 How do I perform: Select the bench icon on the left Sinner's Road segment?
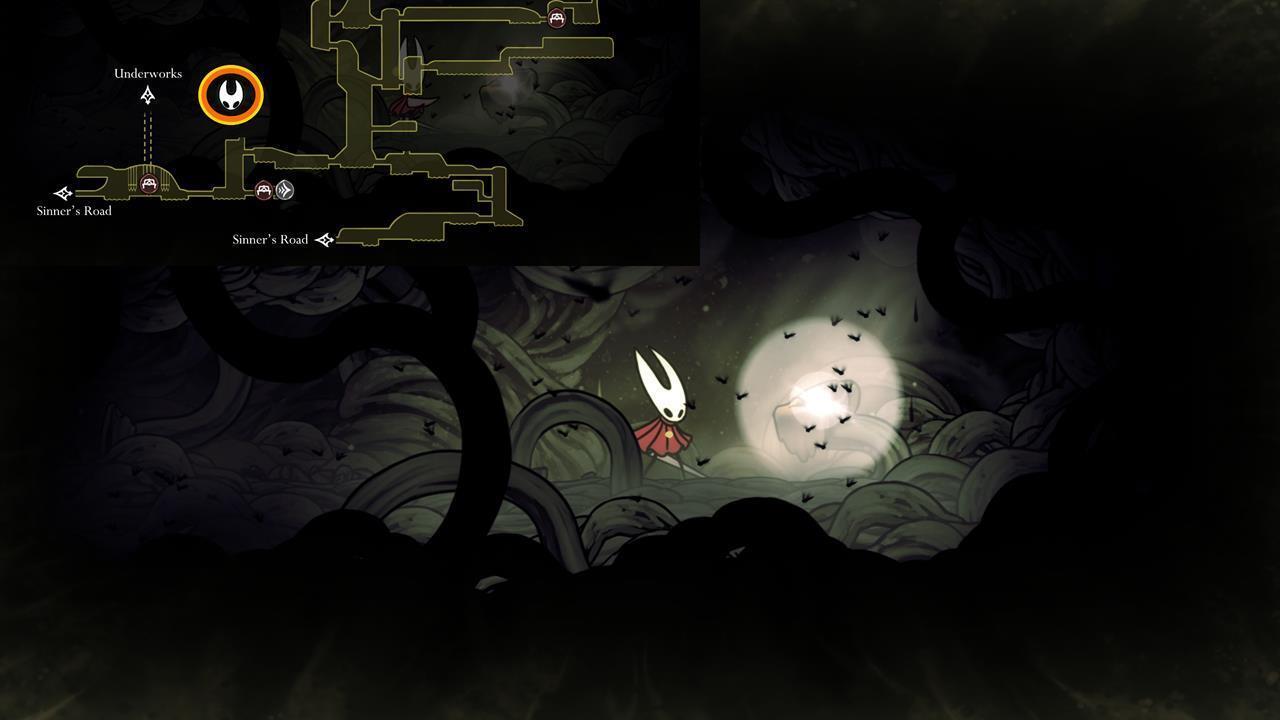pyautogui.click(x=148, y=184)
